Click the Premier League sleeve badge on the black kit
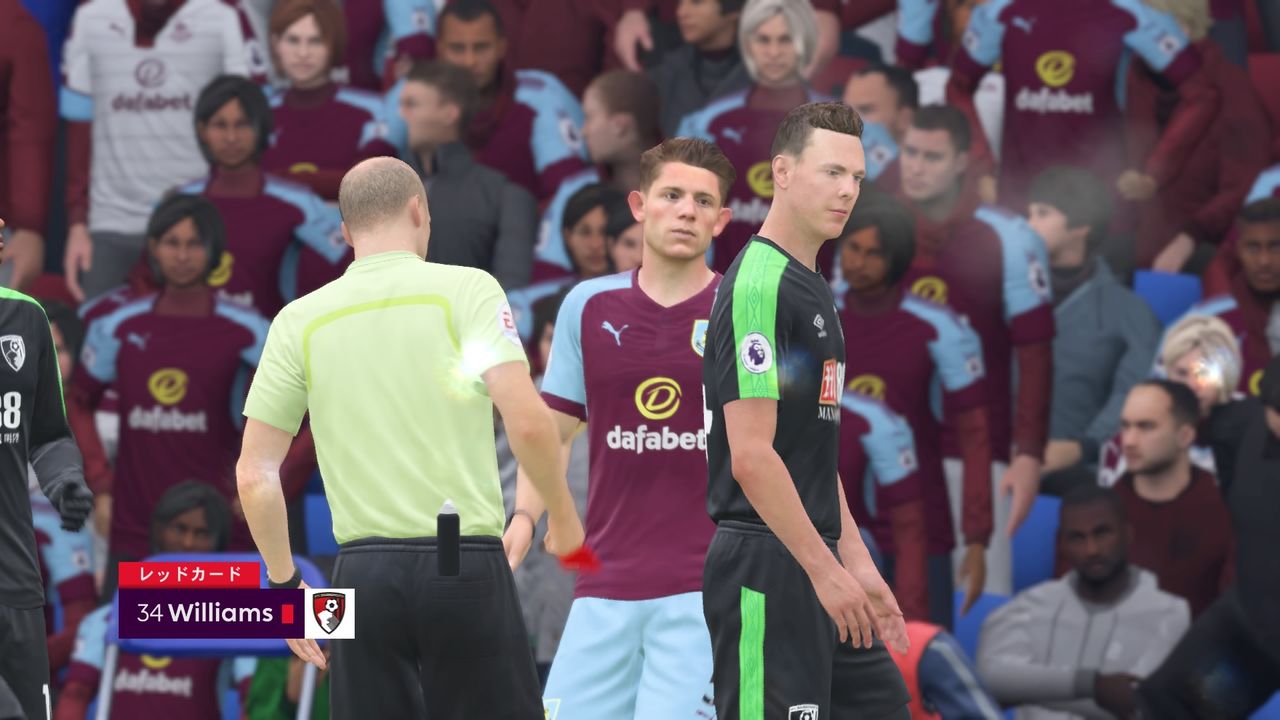The height and width of the screenshot is (720, 1280). 755,353
